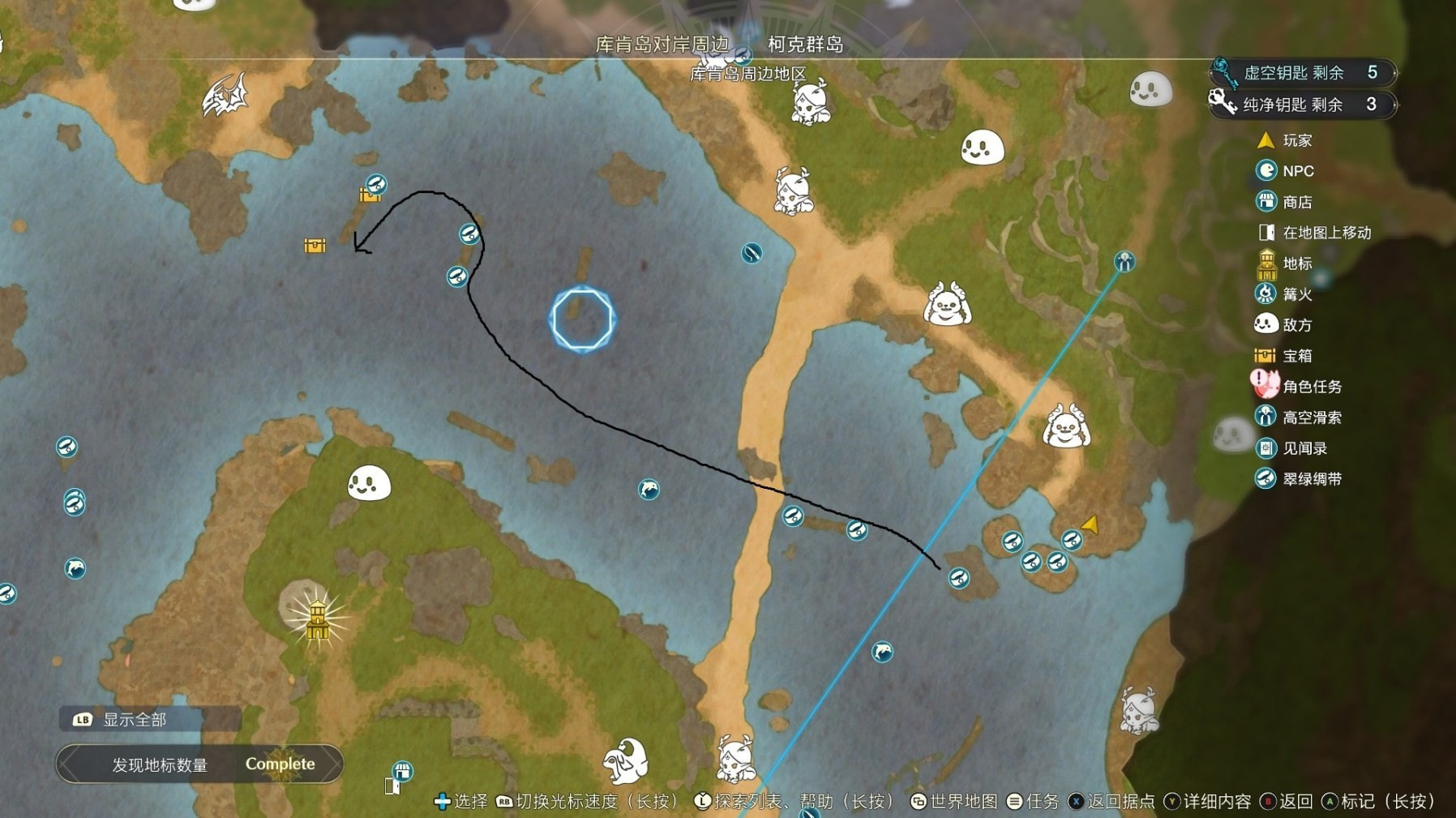Click the blue octagonal map cursor

tap(582, 319)
